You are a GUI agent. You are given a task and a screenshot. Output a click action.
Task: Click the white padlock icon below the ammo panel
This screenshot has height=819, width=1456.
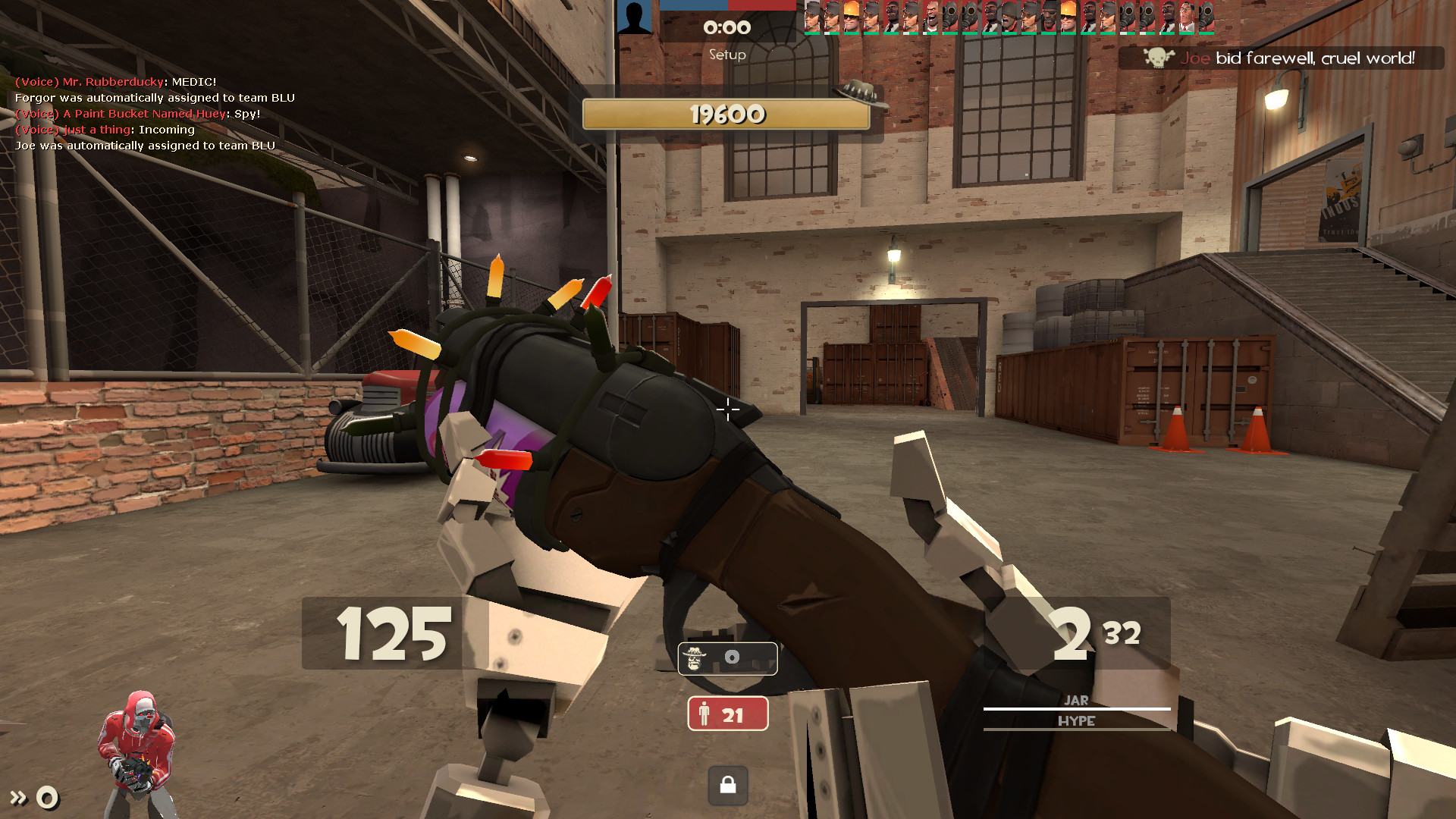[x=727, y=786]
